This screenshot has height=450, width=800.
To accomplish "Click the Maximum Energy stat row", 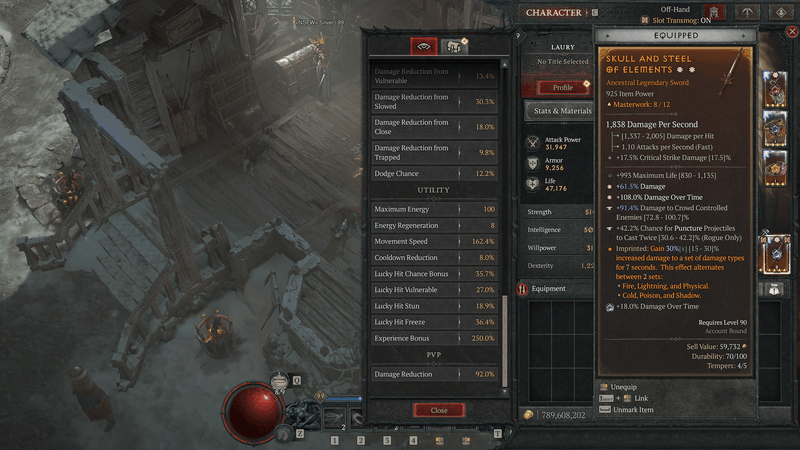I will [x=436, y=209].
